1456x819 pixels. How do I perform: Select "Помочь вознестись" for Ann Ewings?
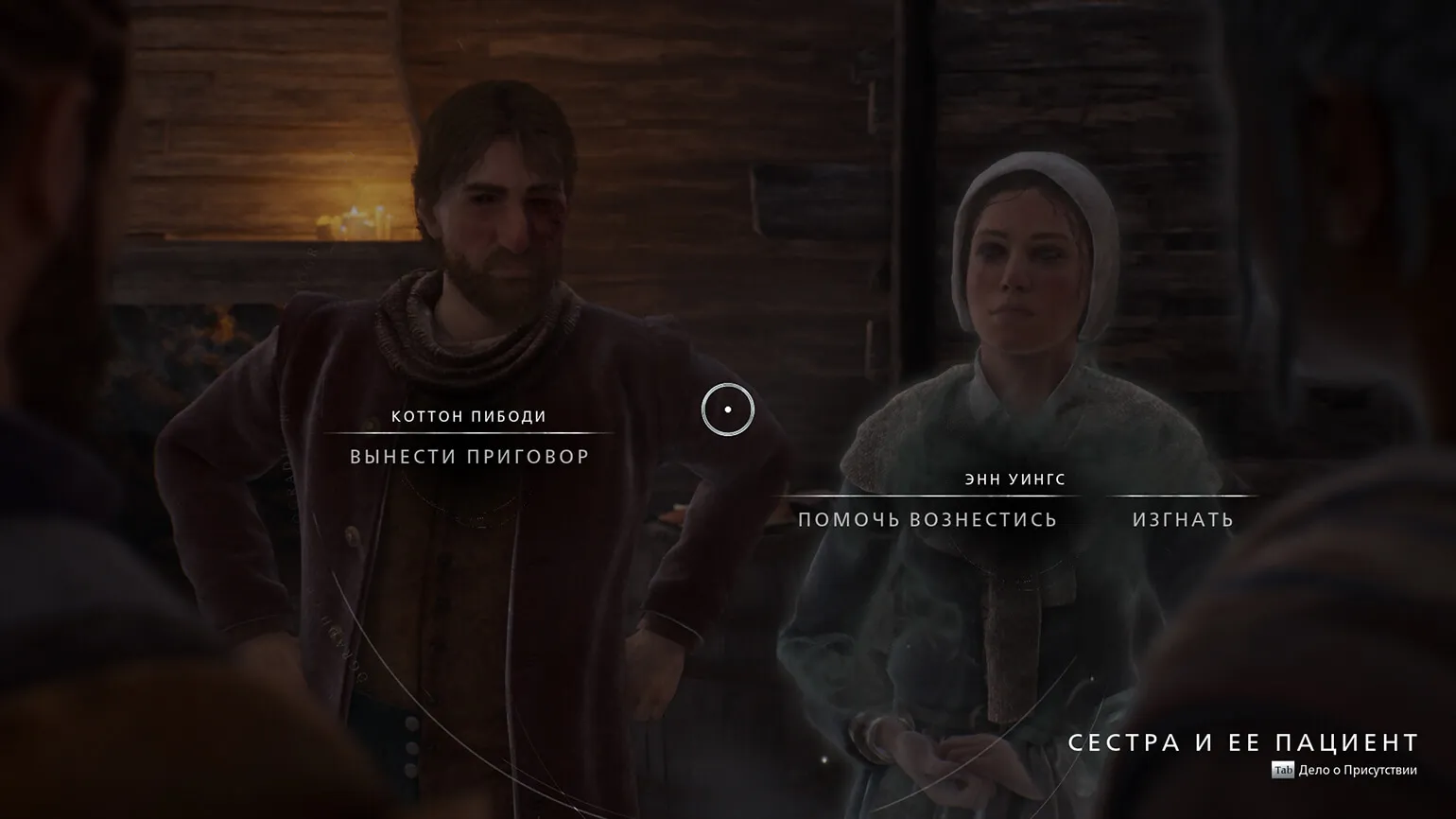click(x=927, y=519)
